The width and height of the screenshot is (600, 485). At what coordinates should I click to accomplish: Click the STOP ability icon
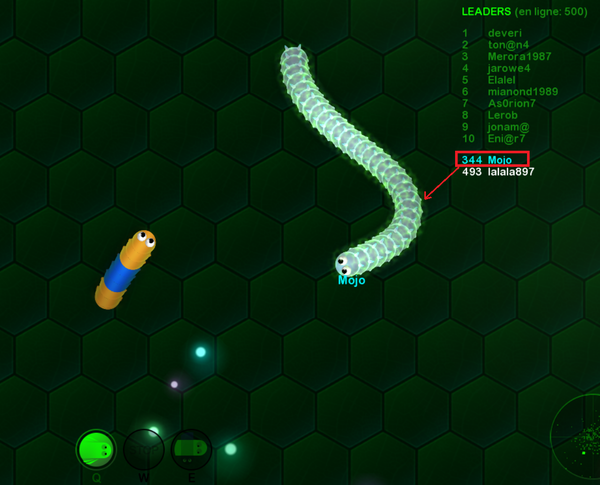143,449
